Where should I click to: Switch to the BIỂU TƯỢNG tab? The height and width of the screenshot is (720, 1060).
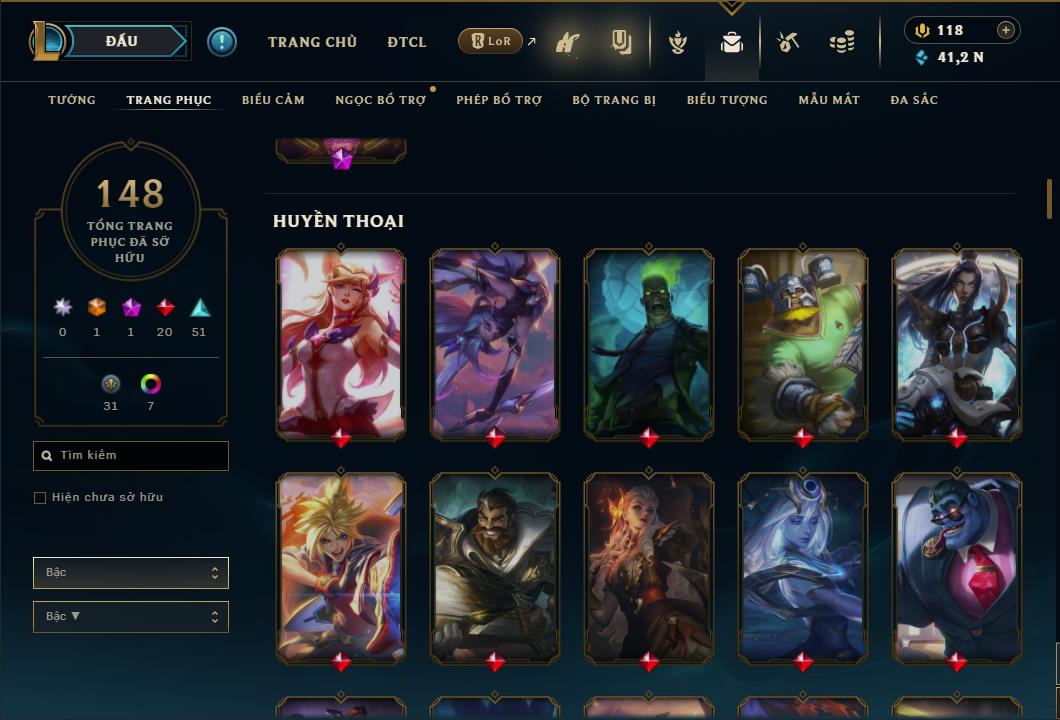tap(727, 100)
